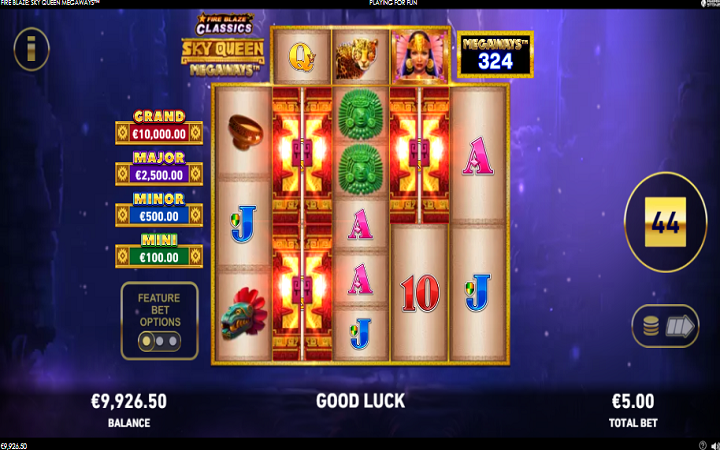Open Feature Bet Options panel

tap(160, 321)
